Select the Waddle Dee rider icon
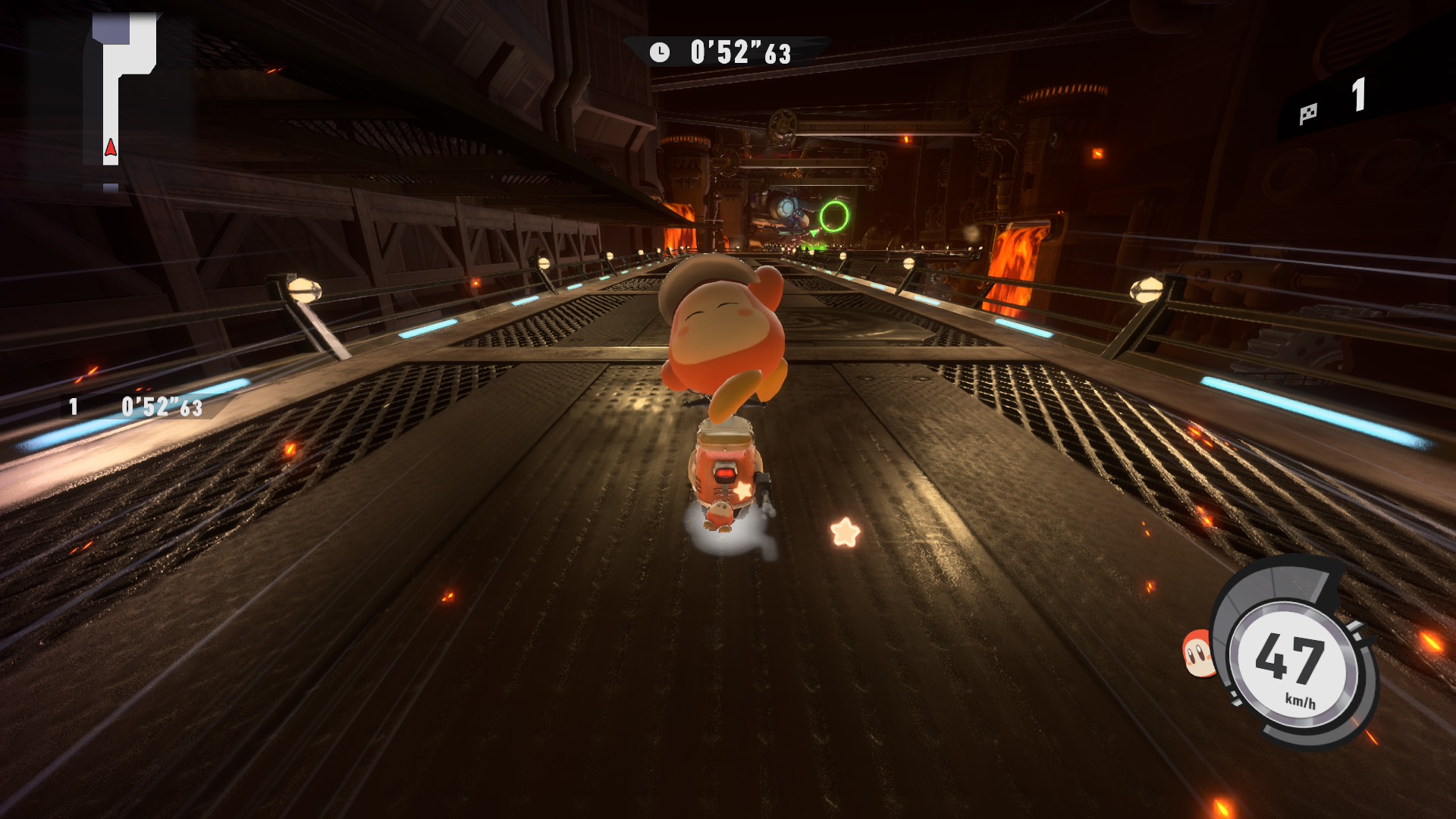The height and width of the screenshot is (819, 1456). point(1198,653)
